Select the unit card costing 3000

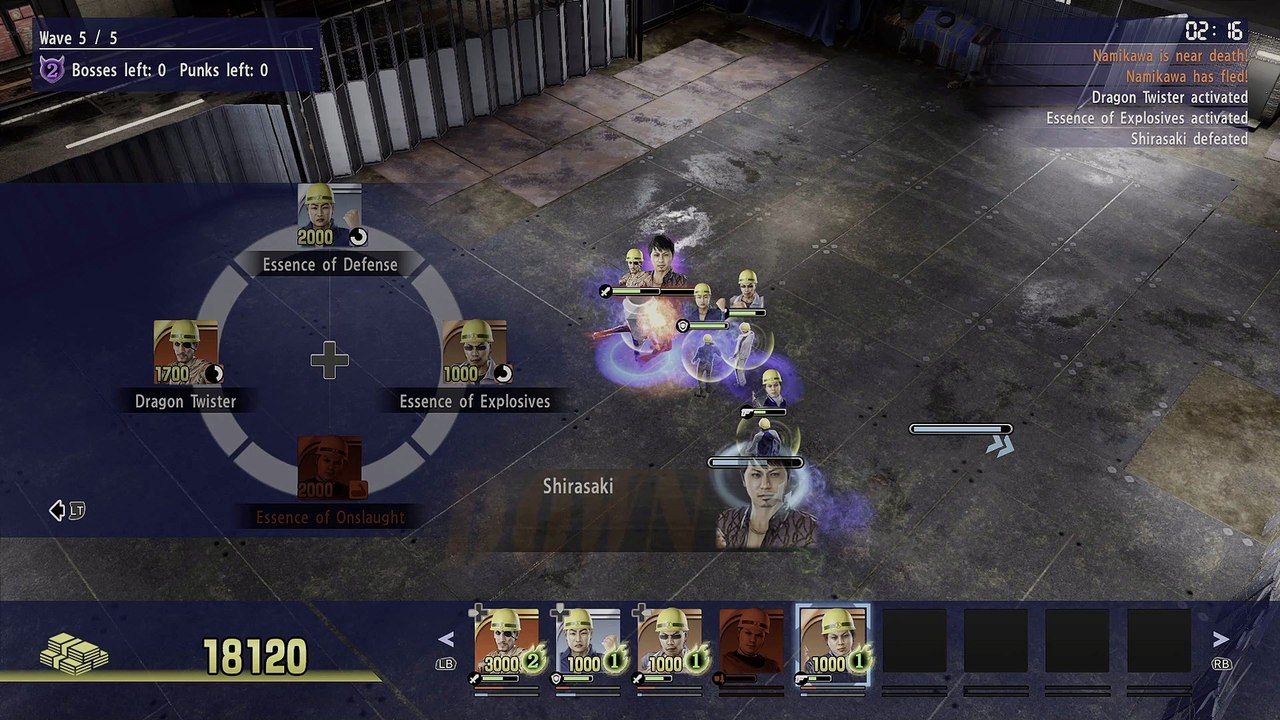click(x=506, y=641)
